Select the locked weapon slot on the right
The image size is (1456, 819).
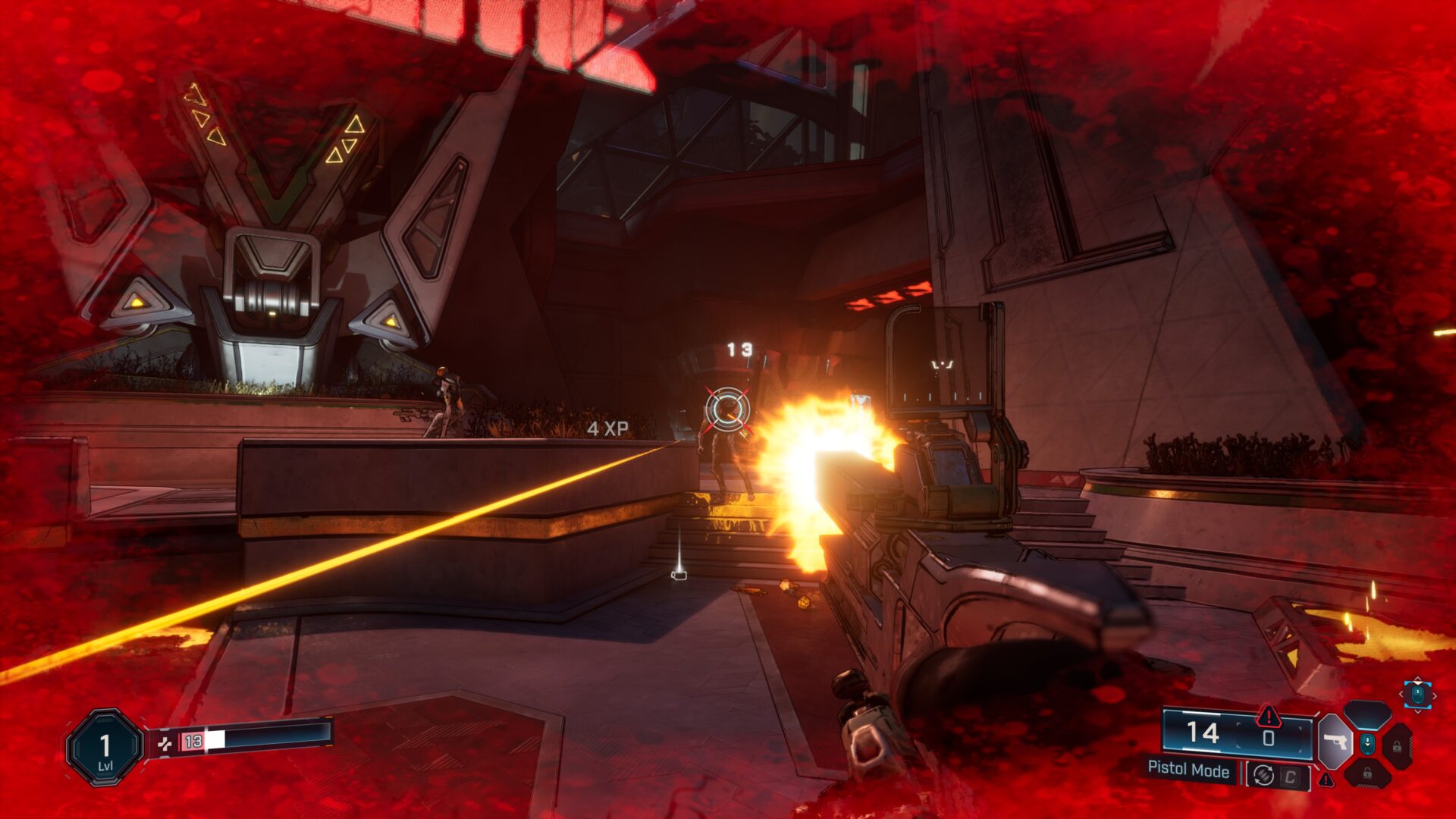tap(1398, 746)
